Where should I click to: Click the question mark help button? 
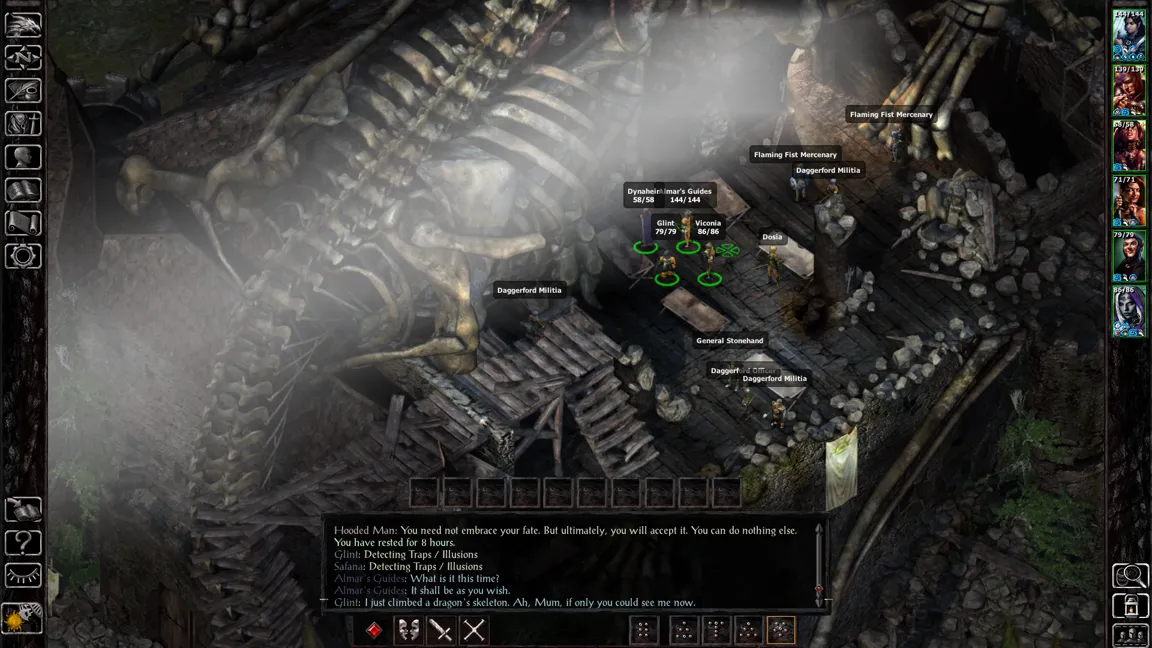23,543
